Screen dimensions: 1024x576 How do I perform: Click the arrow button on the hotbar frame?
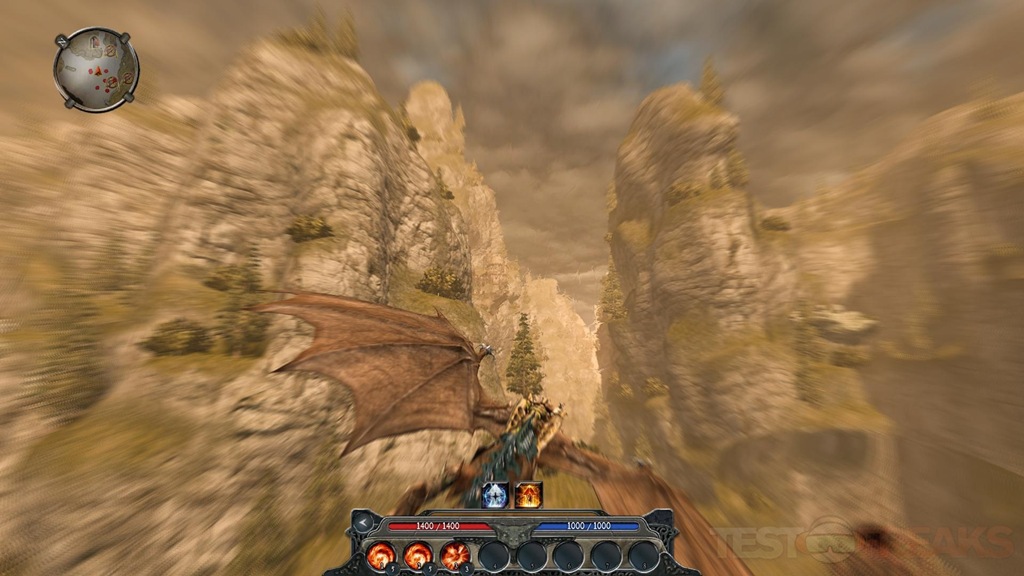click(x=361, y=522)
